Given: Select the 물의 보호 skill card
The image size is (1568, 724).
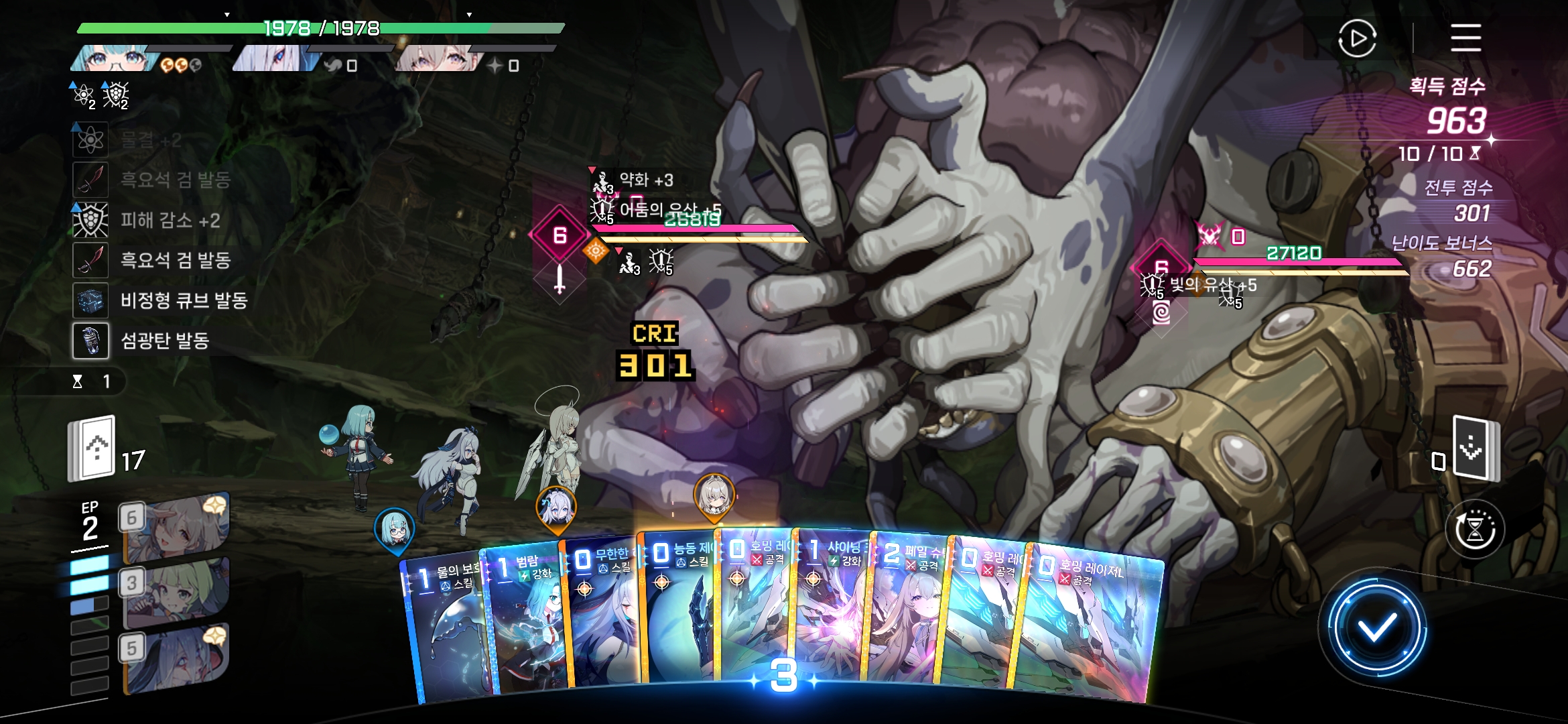Looking at the screenshot, I should click(446, 630).
